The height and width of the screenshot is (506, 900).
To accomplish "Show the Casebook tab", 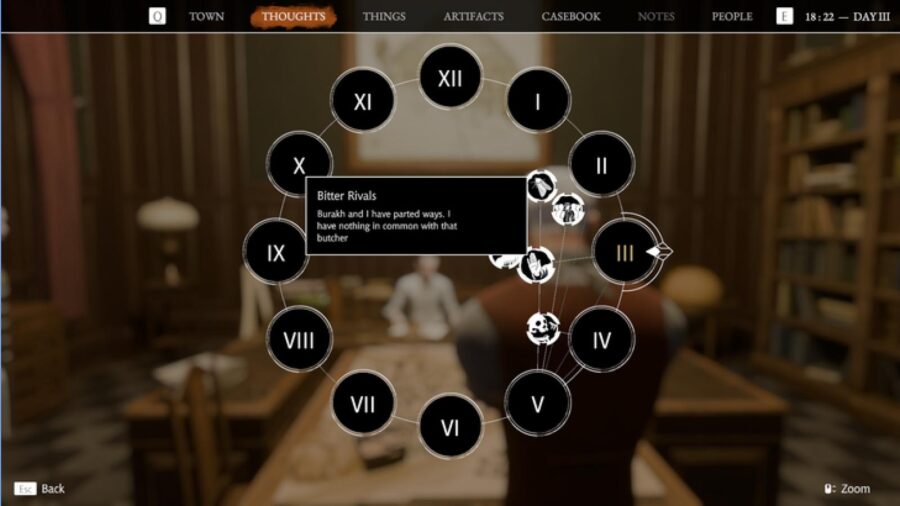I will [x=571, y=17].
